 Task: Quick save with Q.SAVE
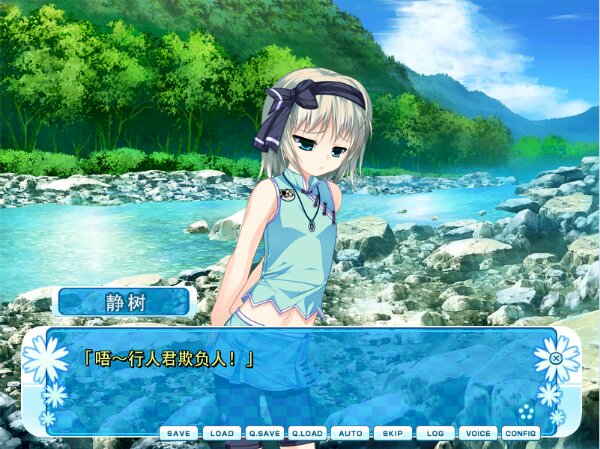point(264,433)
